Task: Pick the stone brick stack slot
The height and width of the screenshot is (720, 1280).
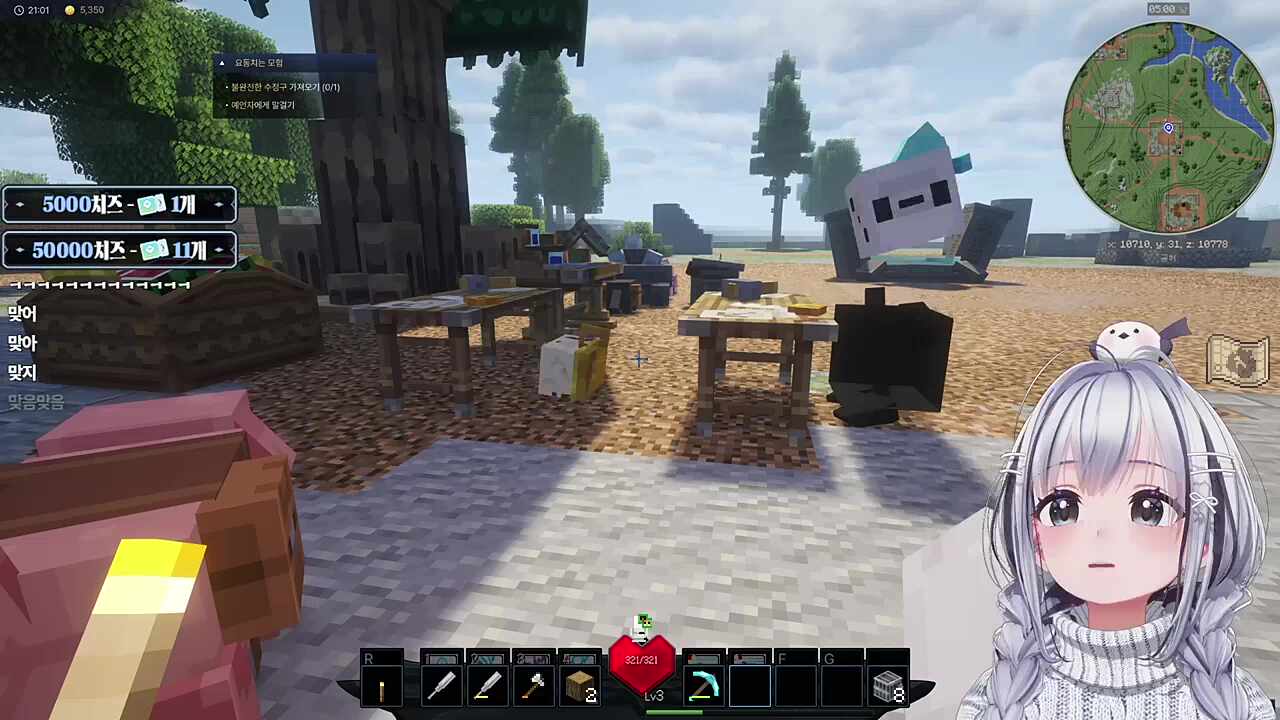Action: (x=888, y=686)
